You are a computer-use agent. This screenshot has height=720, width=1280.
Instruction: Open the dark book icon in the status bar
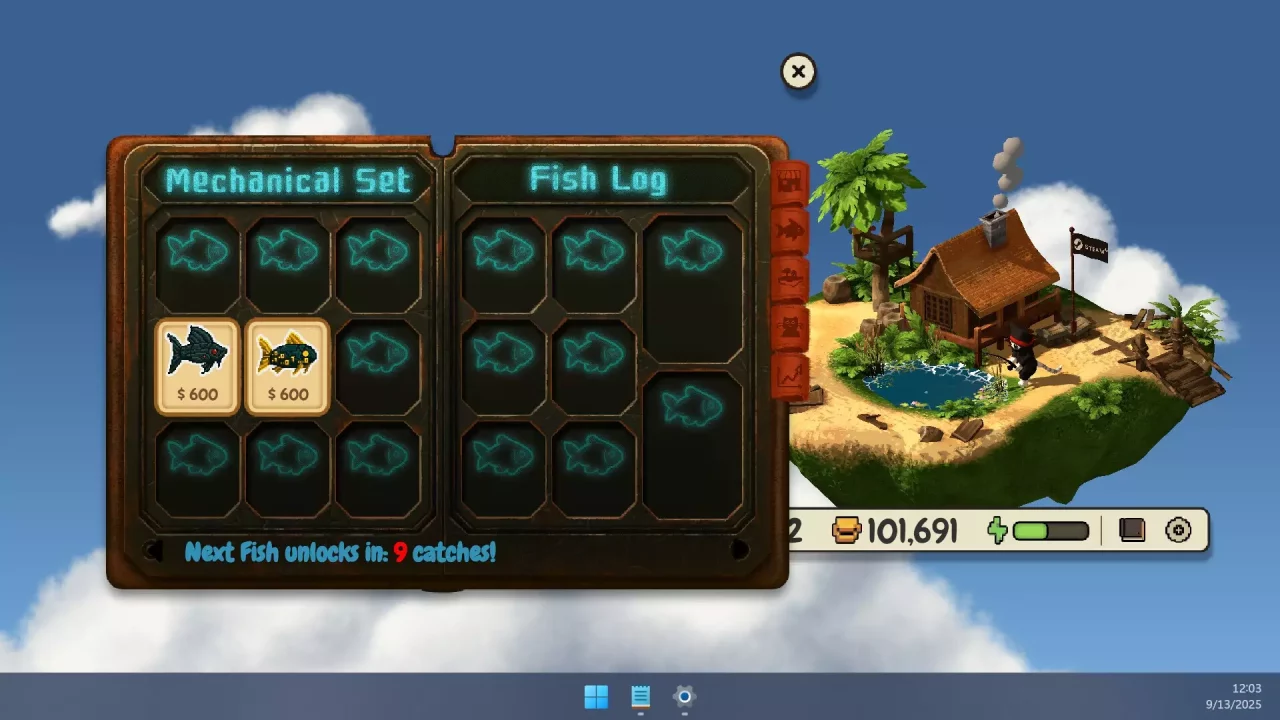1131,530
